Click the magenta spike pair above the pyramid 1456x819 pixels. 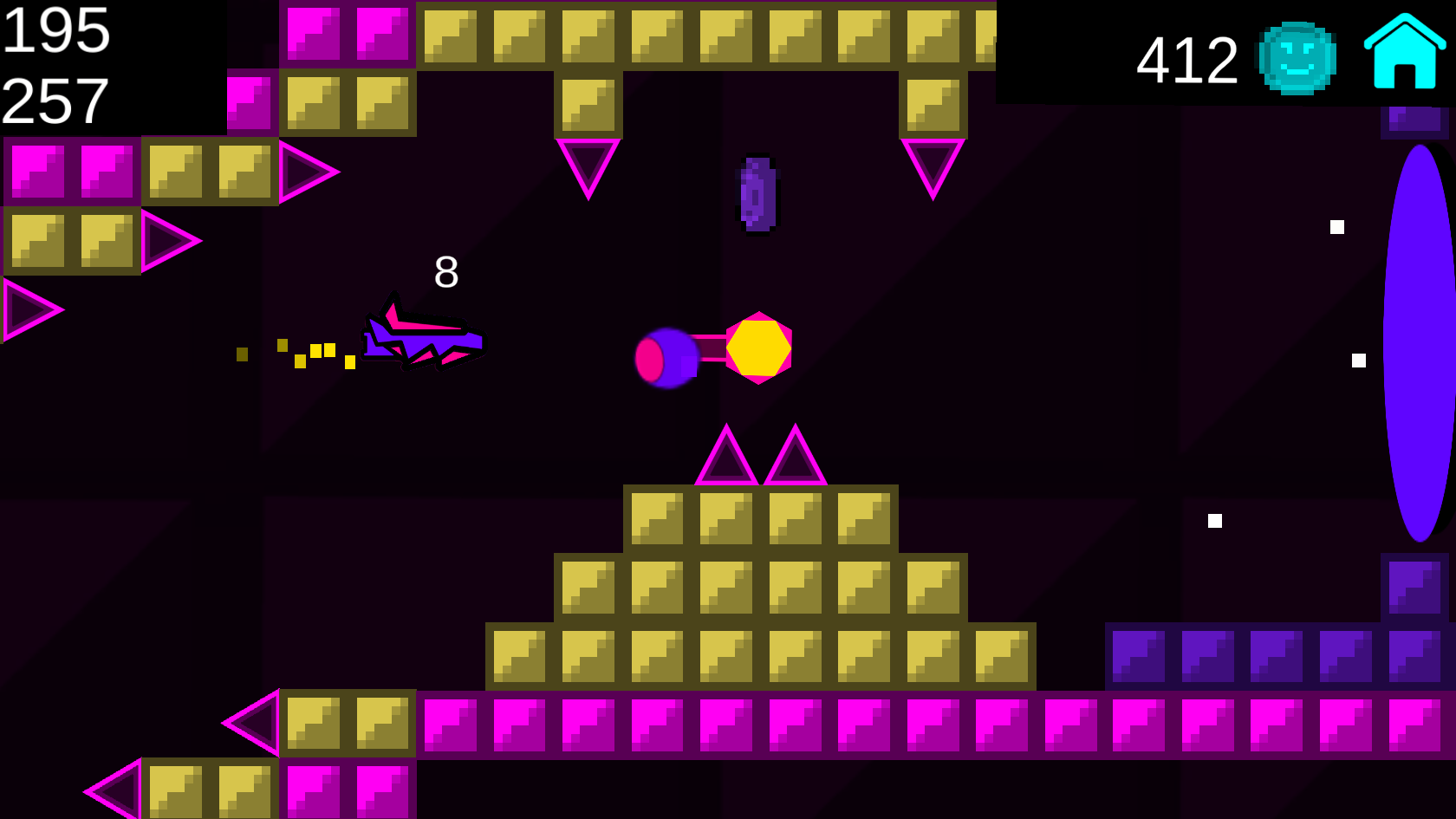[761, 455]
